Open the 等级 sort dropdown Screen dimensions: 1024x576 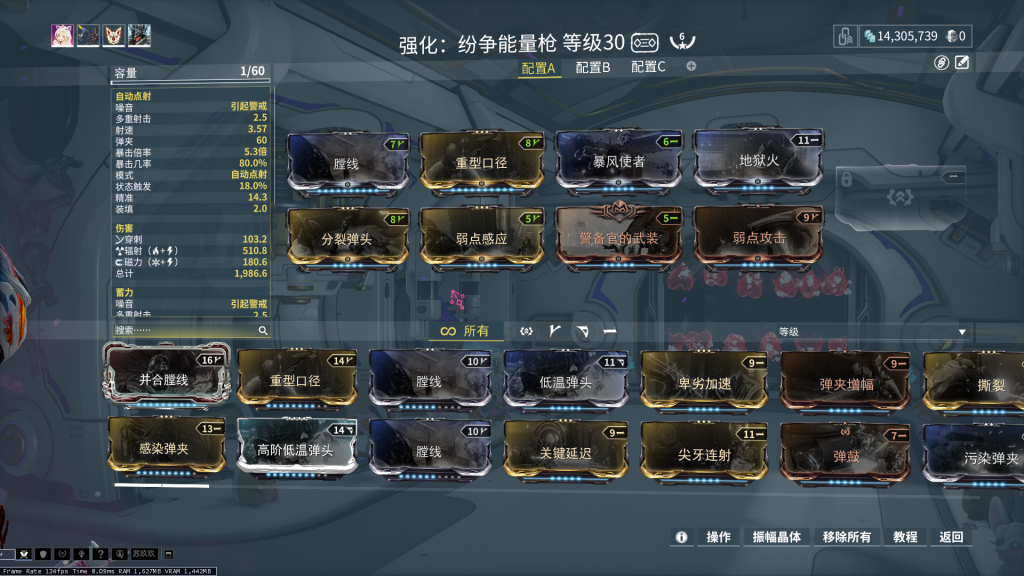pyautogui.click(x=870, y=331)
